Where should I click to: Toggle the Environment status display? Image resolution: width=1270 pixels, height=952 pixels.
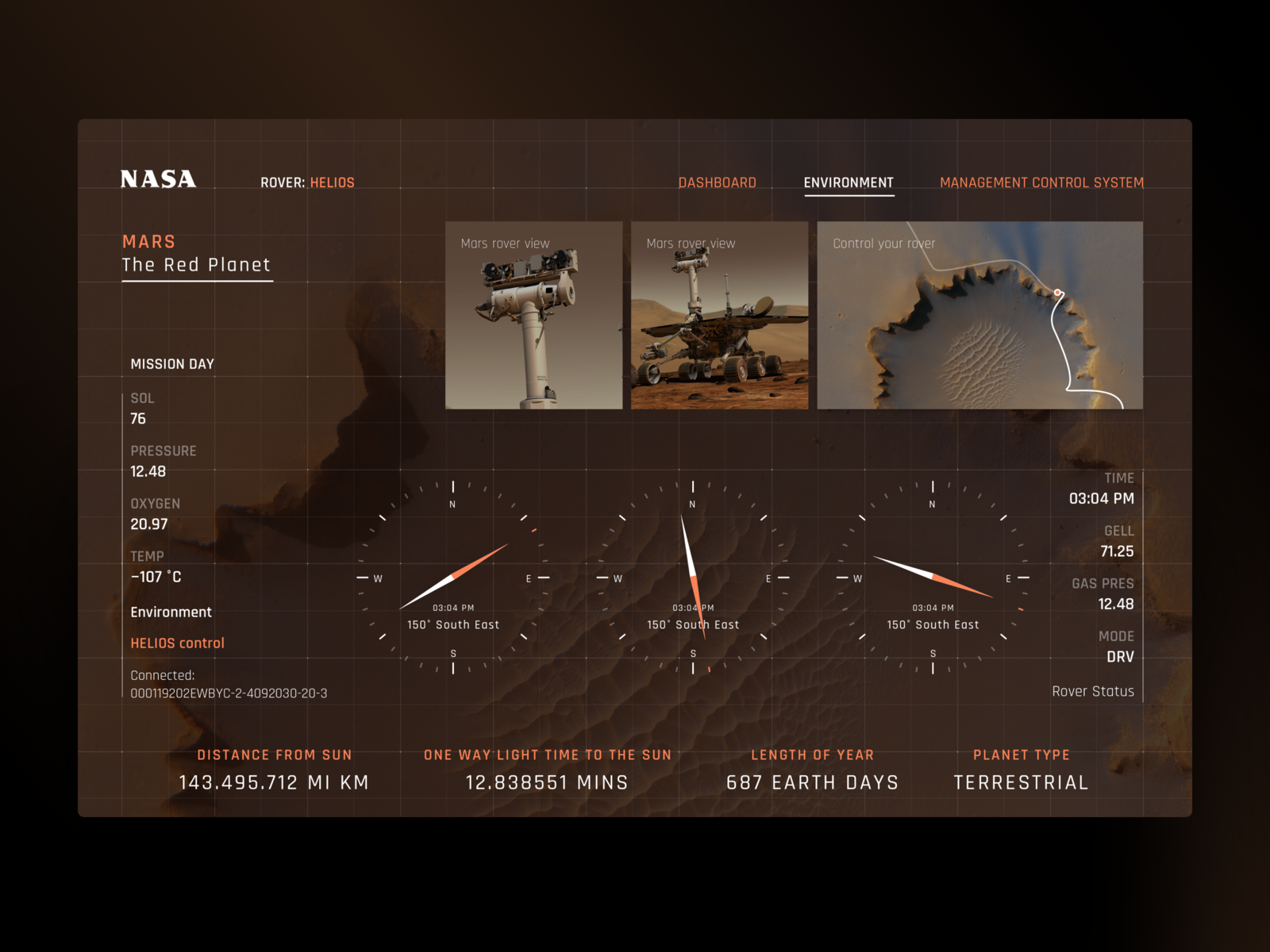tap(171, 612)
